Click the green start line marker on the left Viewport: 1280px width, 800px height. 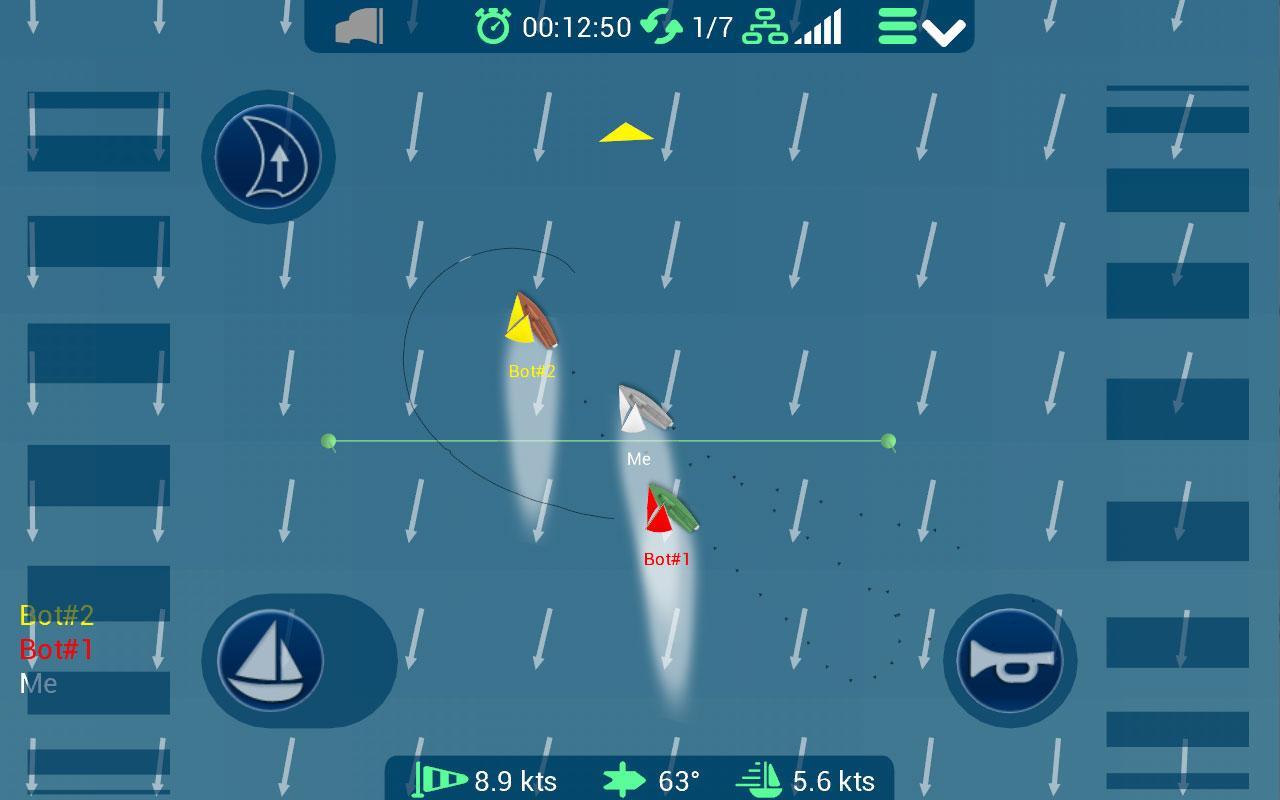click(x=327, y=439)
